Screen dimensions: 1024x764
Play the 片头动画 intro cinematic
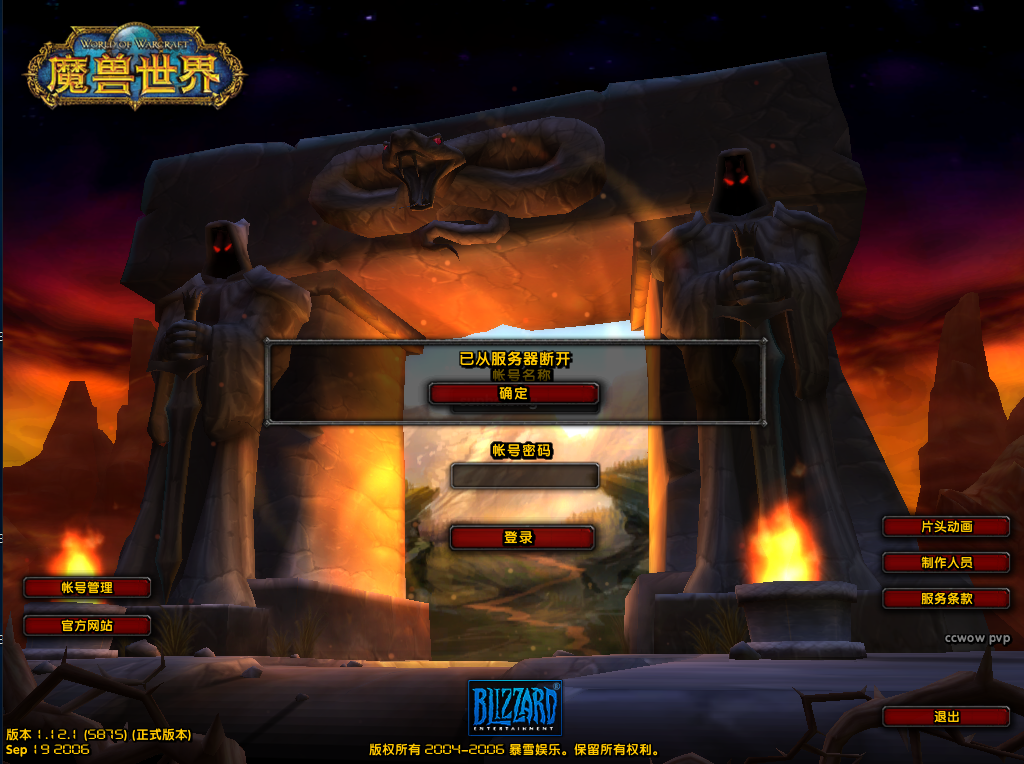(x=946, y=527)
